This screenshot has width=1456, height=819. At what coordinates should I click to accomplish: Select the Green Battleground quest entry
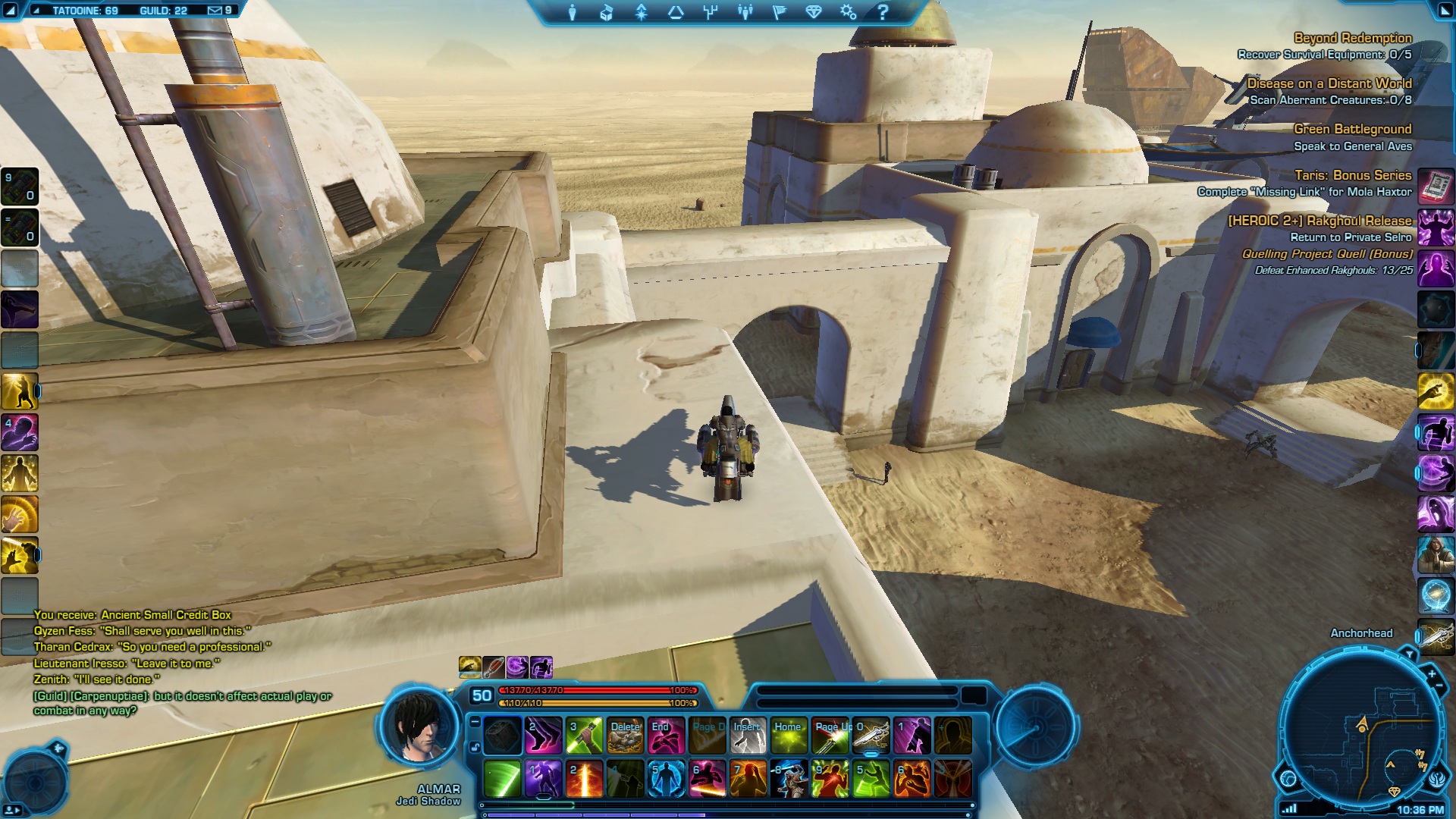tap(1352, 130)
